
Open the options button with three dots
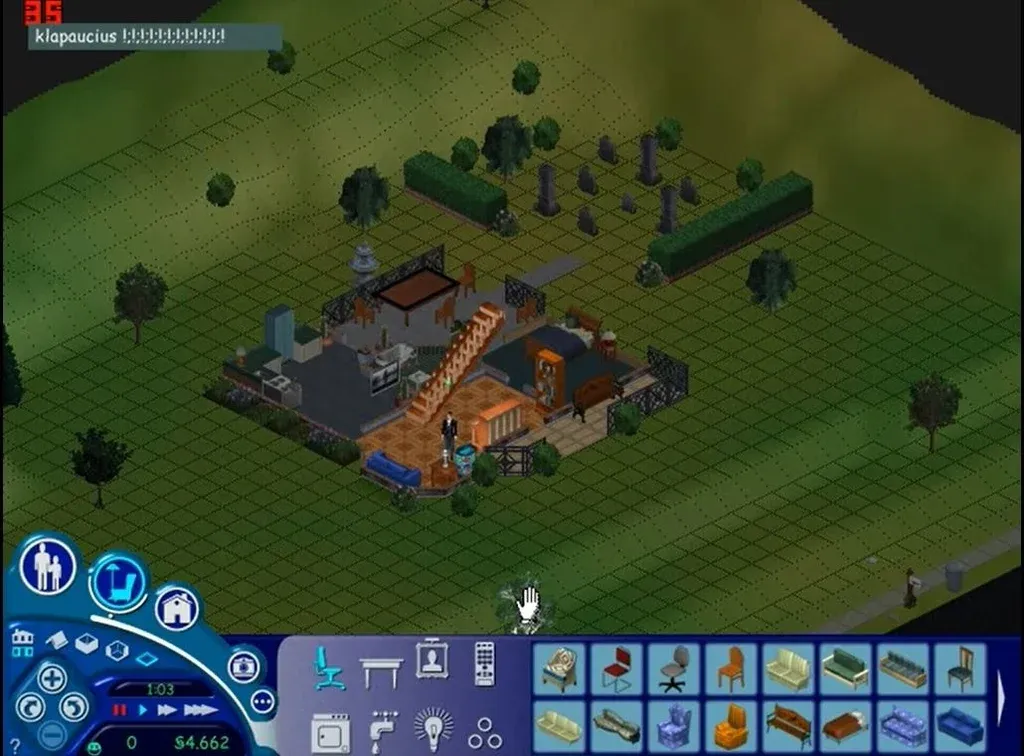[x=263, y=702]
